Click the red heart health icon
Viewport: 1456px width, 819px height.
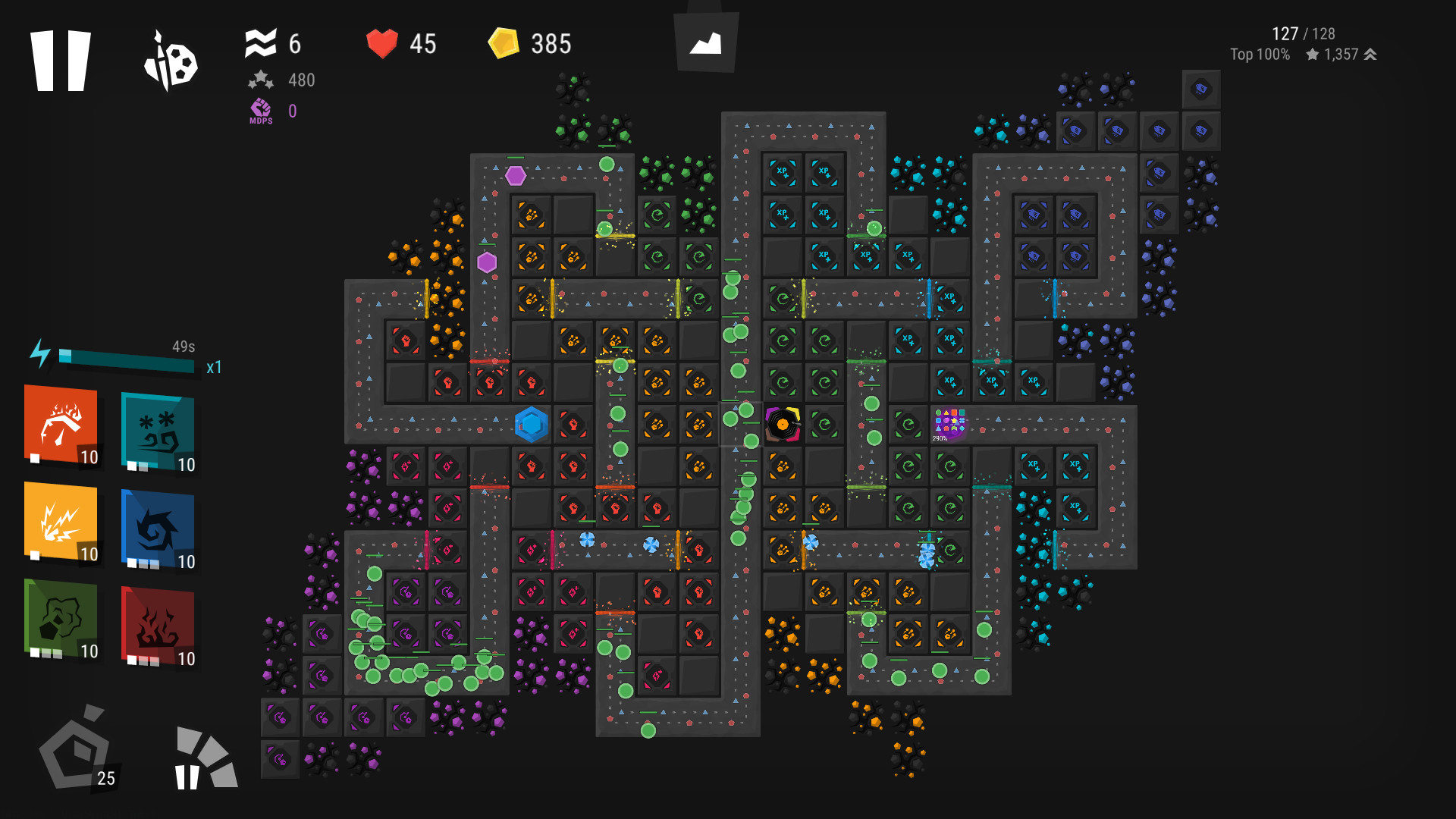coord(383,43)
